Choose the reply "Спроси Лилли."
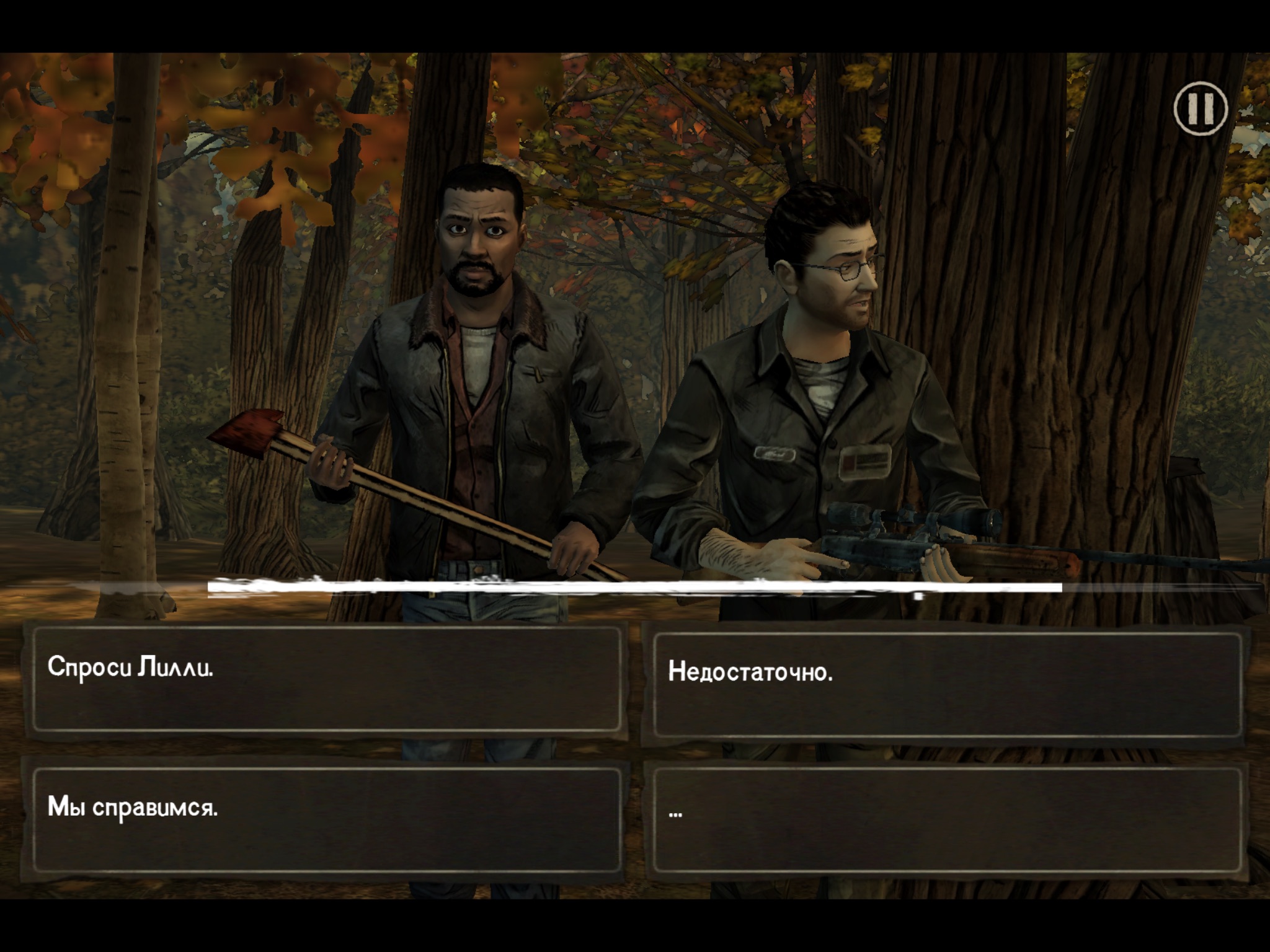This screenshot has width=1270, height=952. 326,679
